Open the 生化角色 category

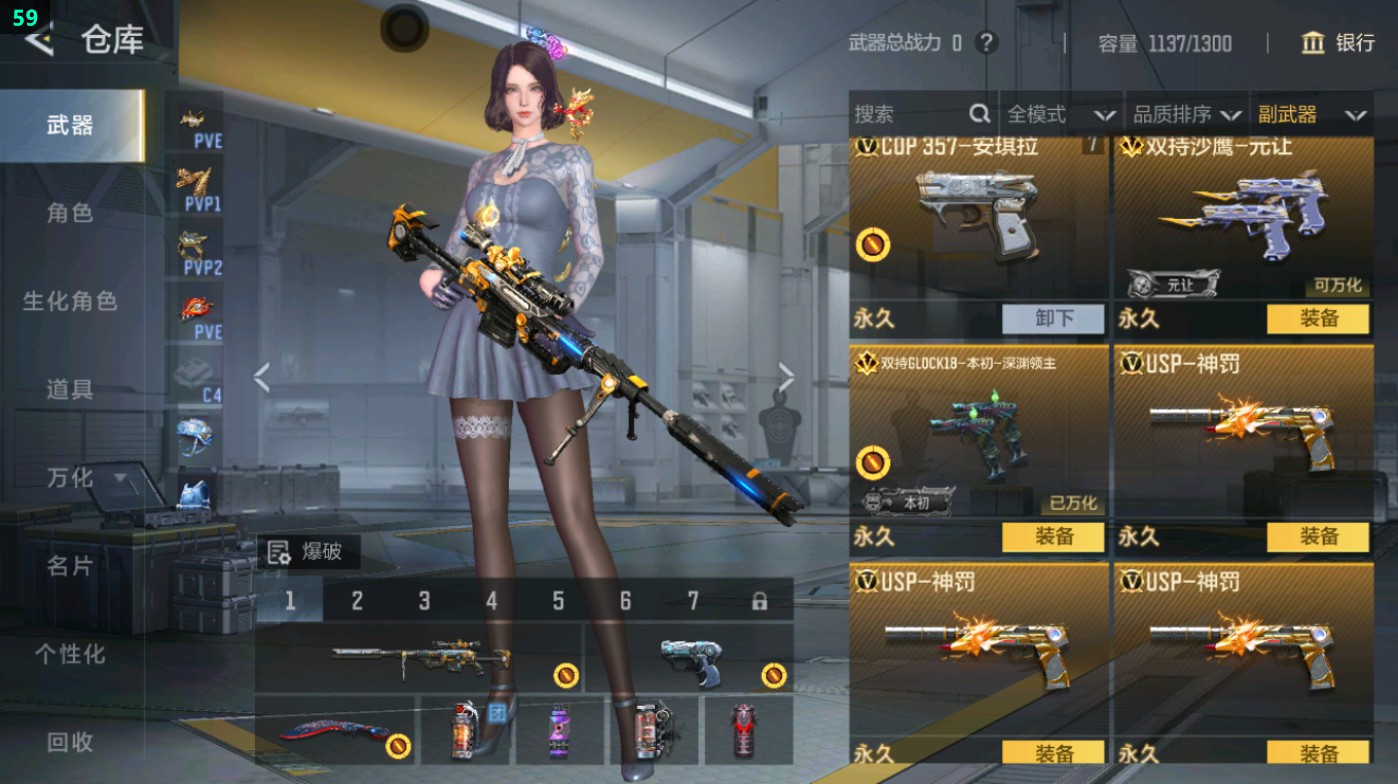(x=70, y=301)
